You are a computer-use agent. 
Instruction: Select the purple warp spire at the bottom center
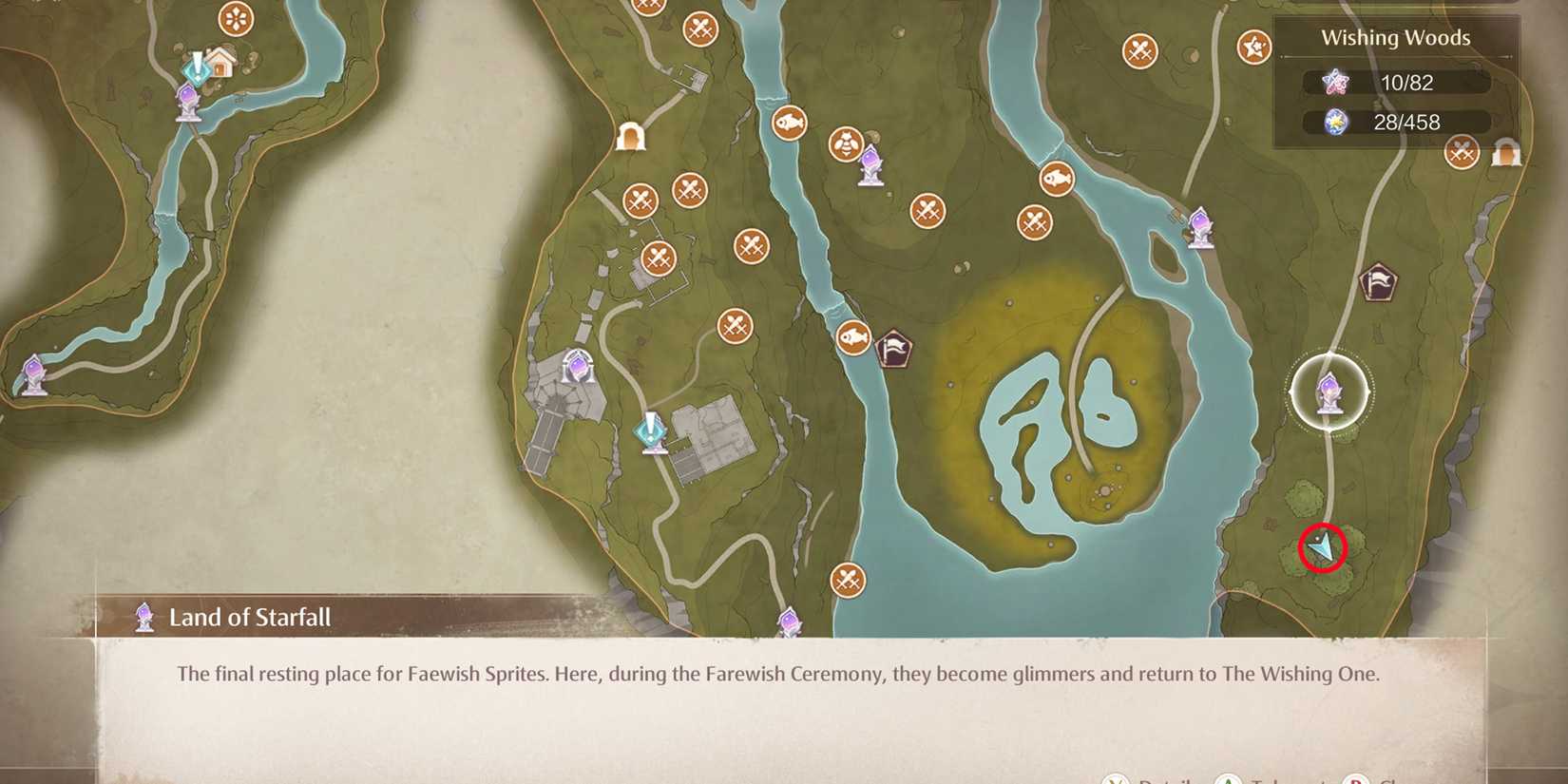pyautogui.click(x=789, y=622)
